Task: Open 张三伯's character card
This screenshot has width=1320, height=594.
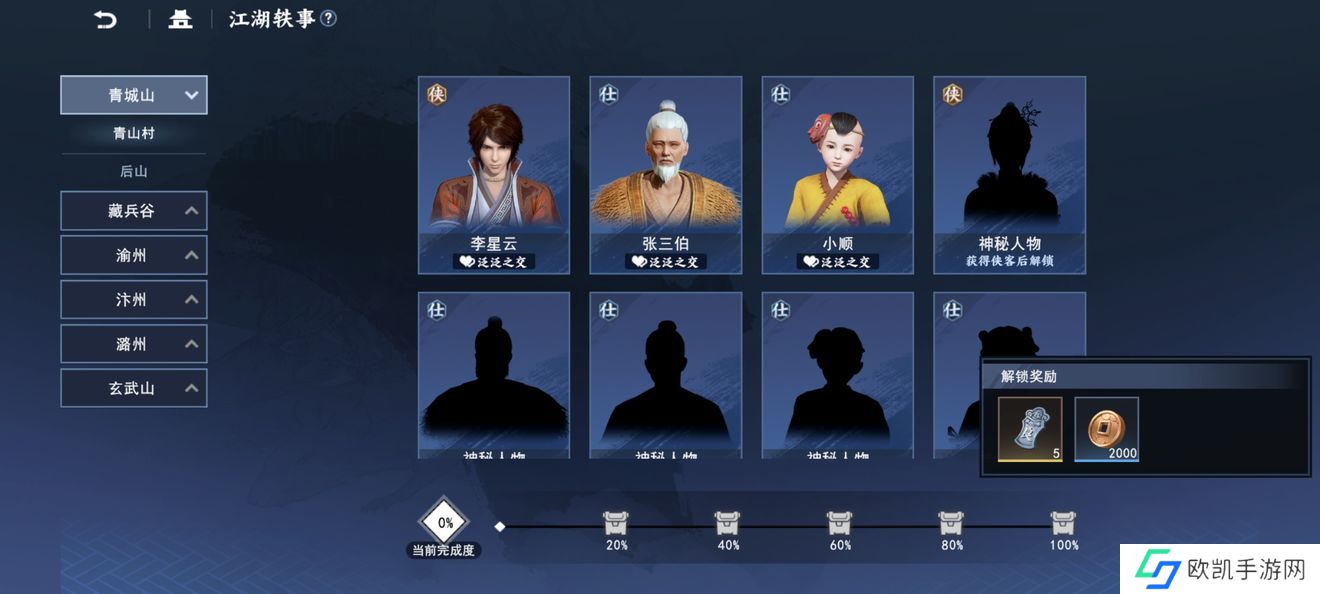Action: point(666,175)
